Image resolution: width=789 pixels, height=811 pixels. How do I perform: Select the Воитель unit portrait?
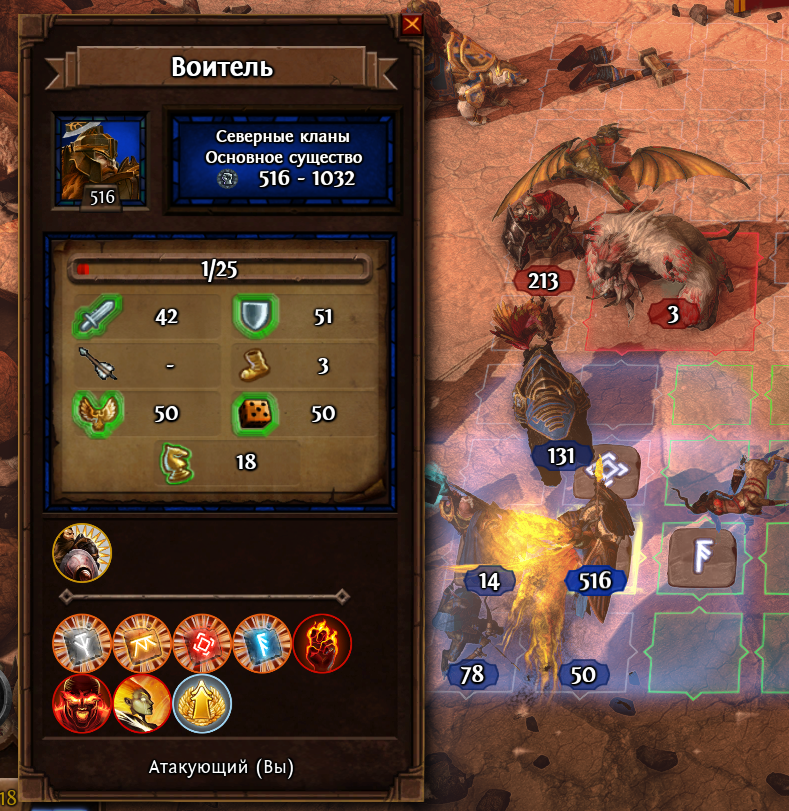click(x=102, y=158)
